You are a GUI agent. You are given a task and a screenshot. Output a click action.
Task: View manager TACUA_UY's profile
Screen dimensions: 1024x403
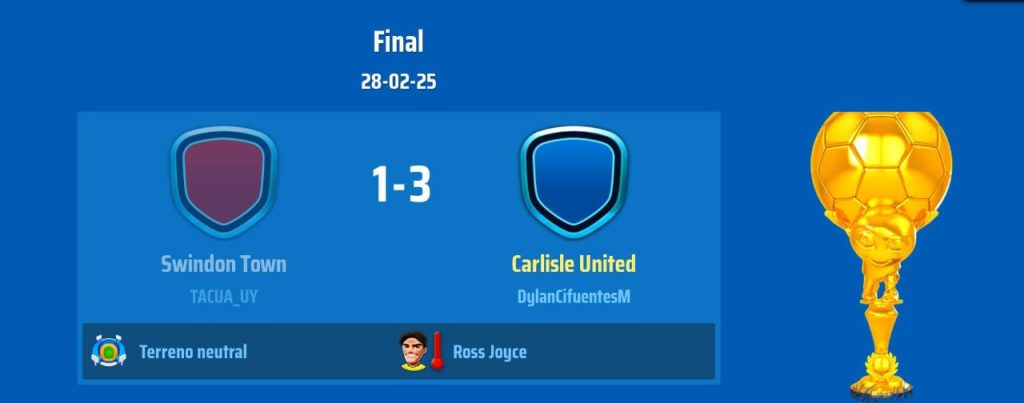(x=224, y=296)
